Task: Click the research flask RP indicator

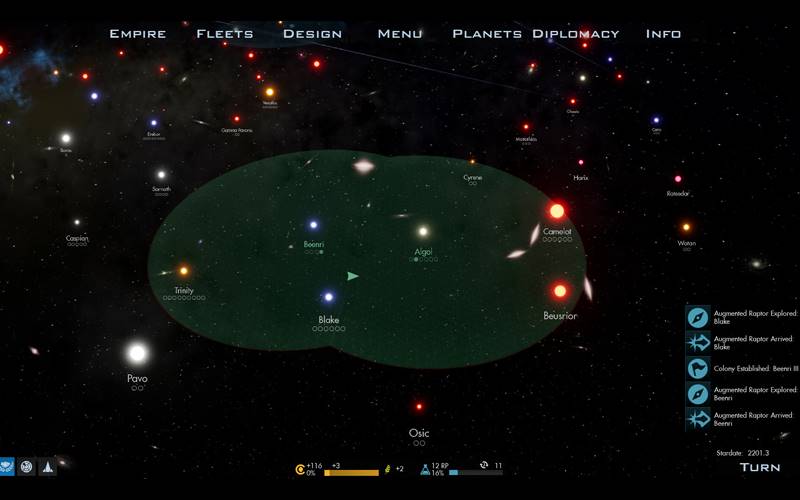Action: tap(424, 467)
